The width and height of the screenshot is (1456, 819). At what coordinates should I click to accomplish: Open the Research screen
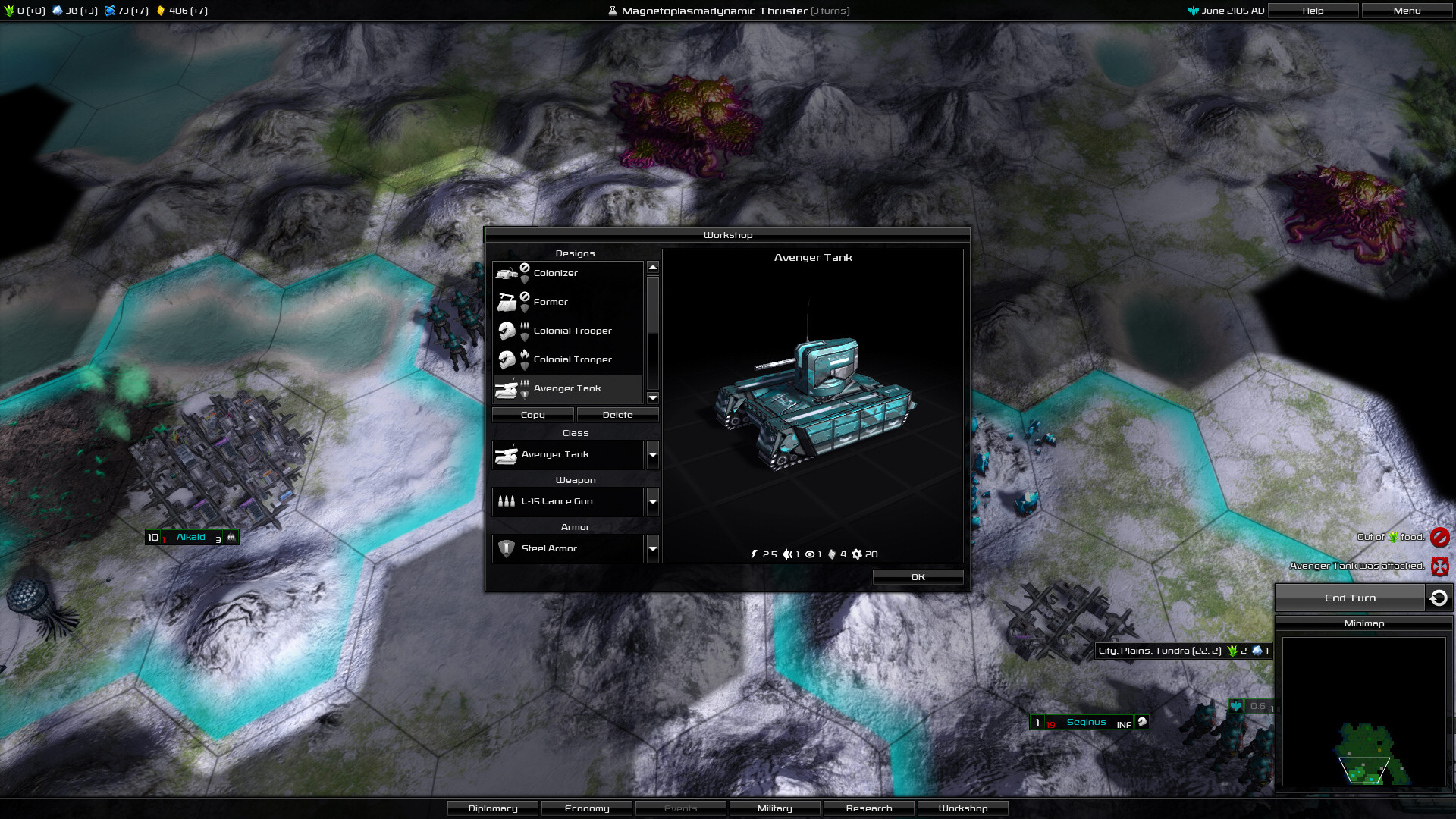[868, 808]
